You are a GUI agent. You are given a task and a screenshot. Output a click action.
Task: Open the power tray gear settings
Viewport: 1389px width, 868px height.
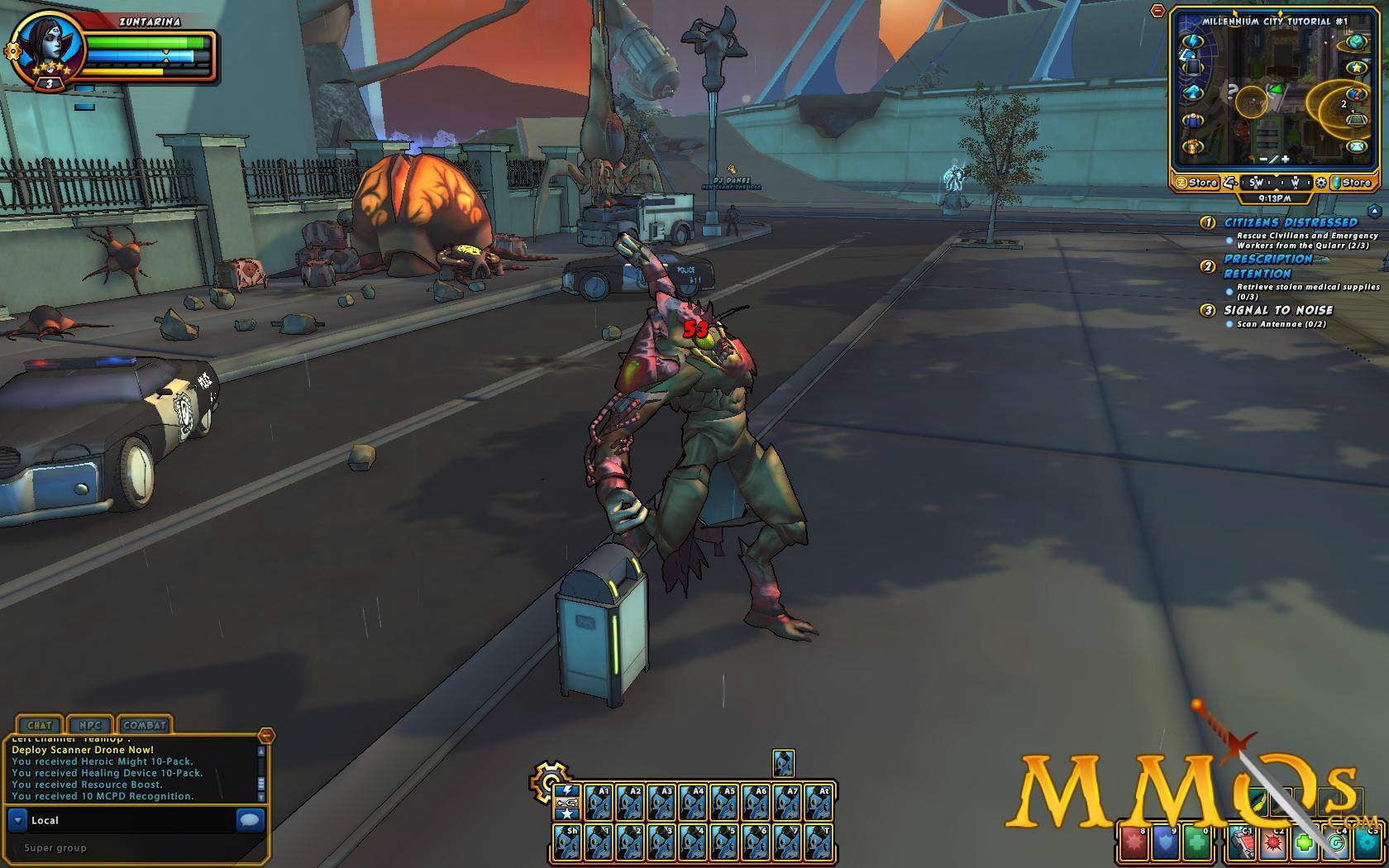[547, 779]
